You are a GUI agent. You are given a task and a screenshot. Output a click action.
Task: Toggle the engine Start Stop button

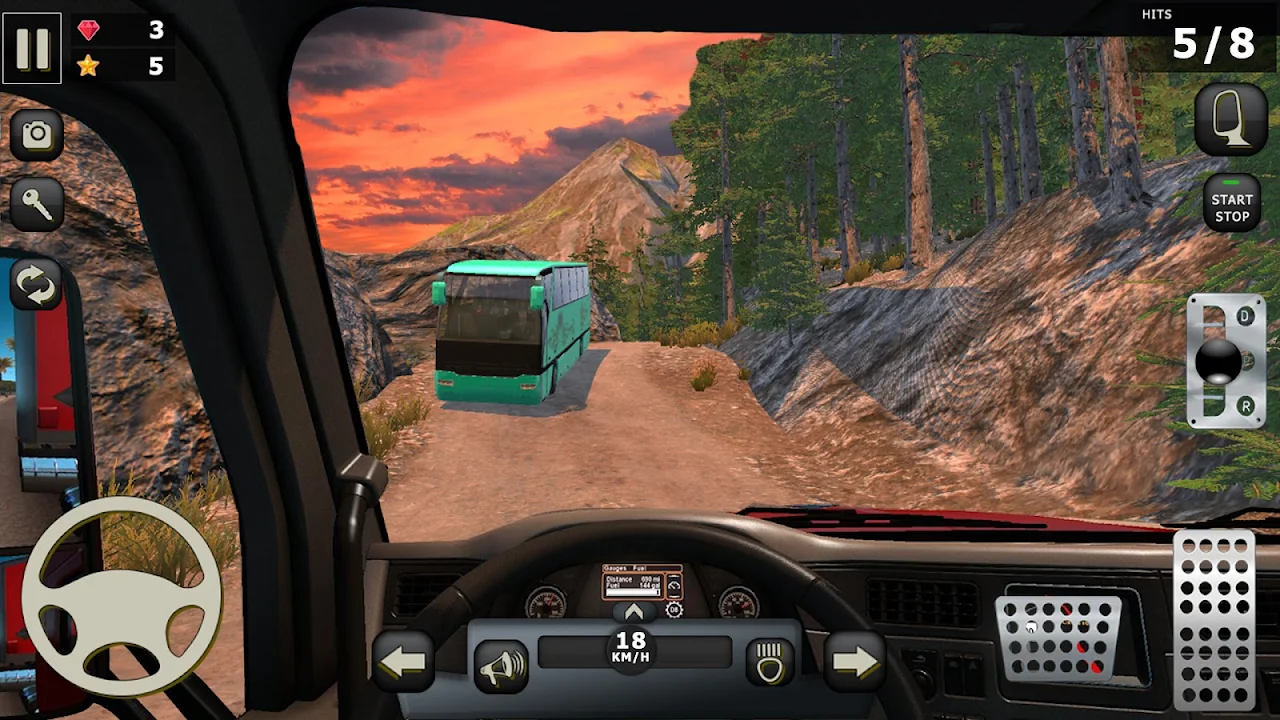tap(1231, 203)
